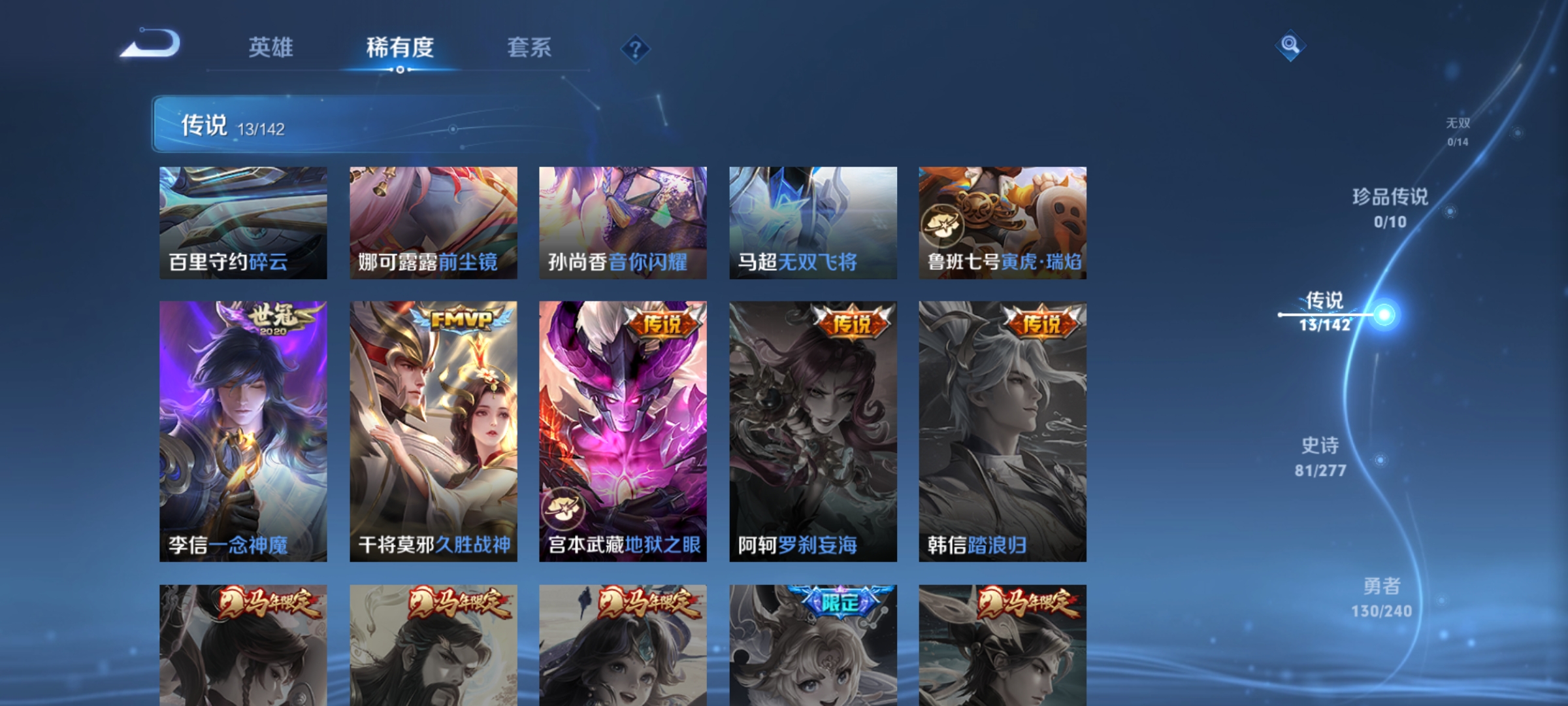1568x706 pixels.
Task: Open 马超无双飞将 skin entry
Action: pos(813,222)
